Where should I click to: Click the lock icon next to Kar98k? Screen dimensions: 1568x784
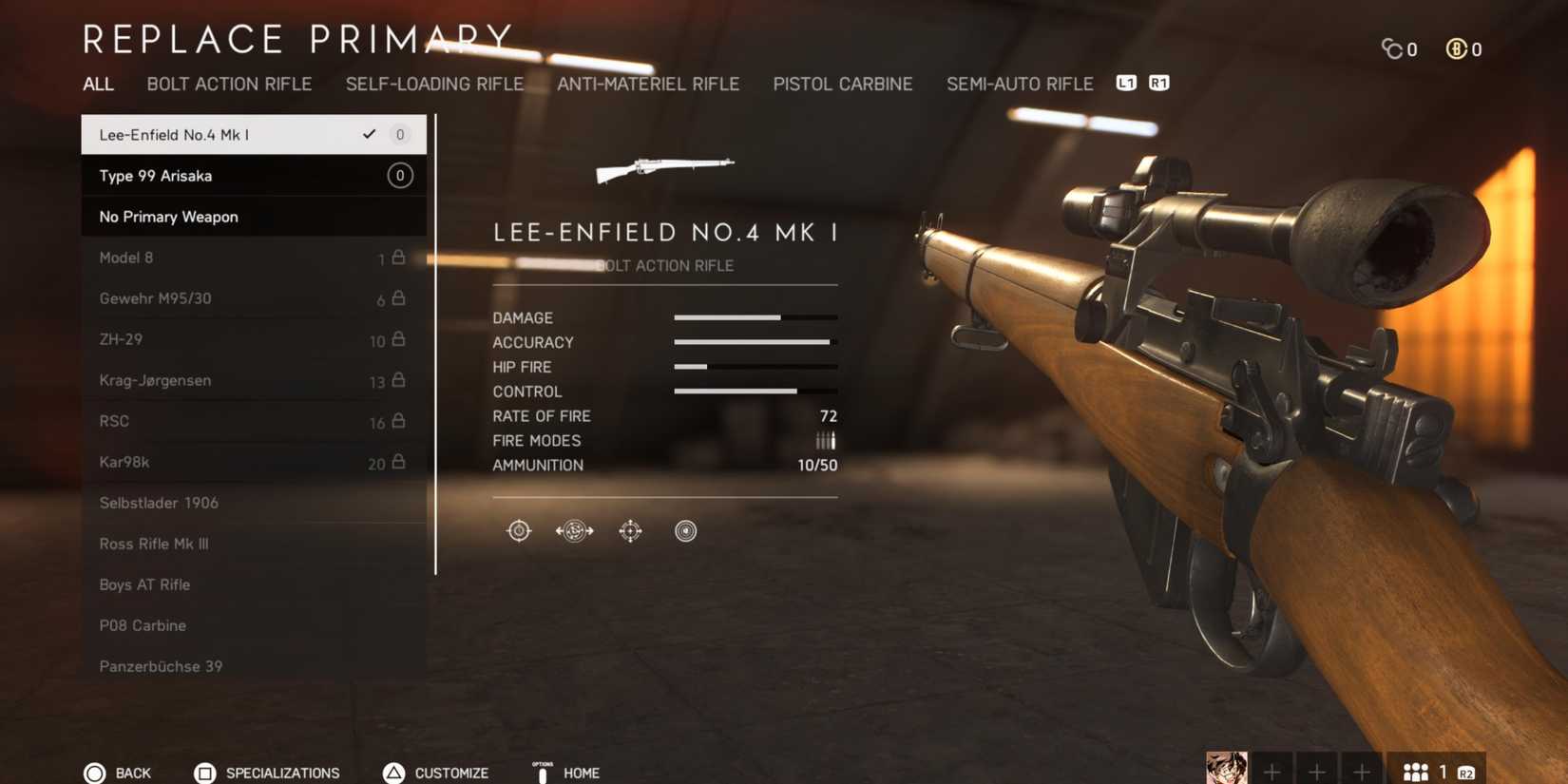click(400, 463)
